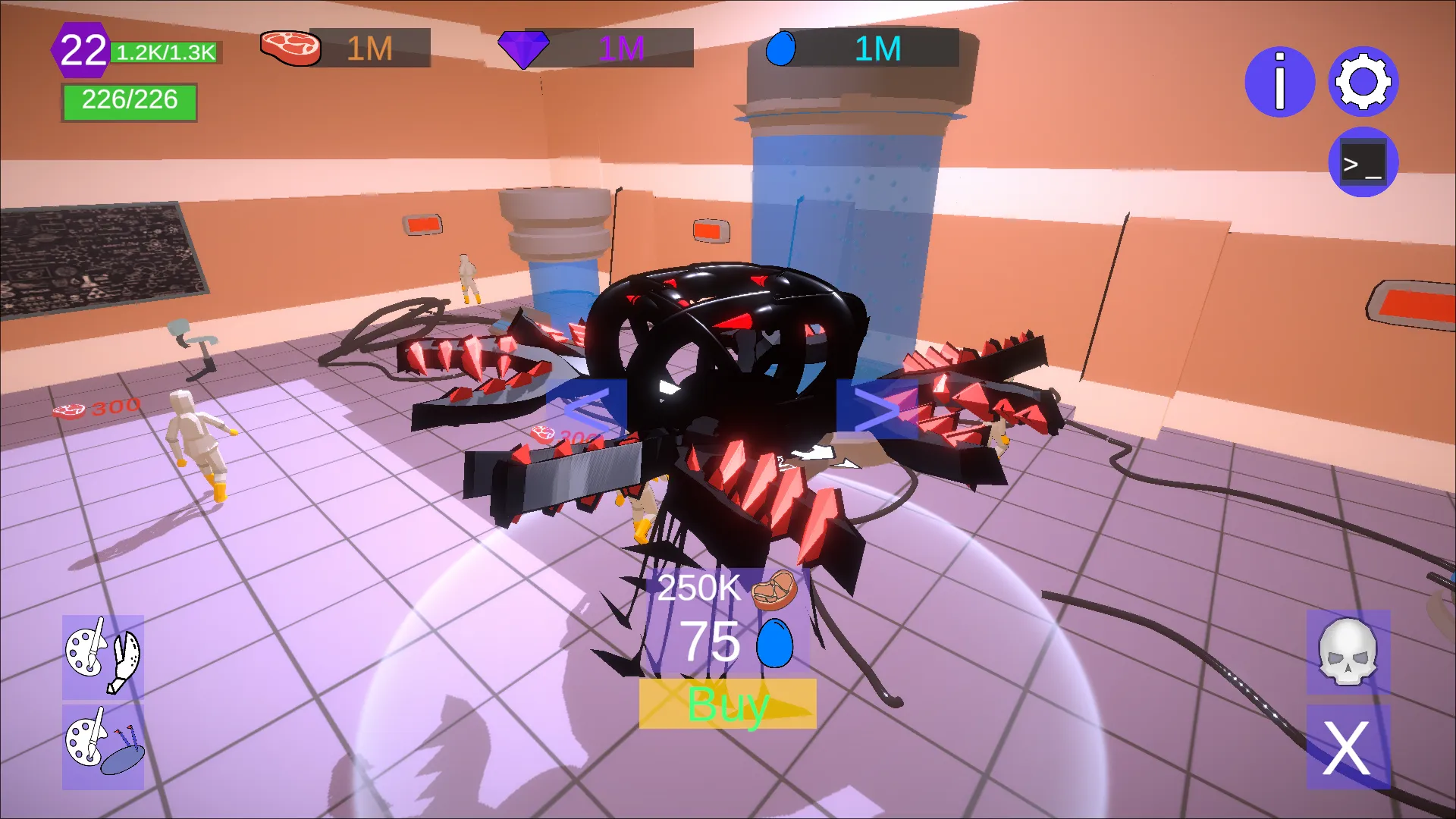This screenshot has height=819, width=1456.
Task: Open the claw paint customization
Action: click(103, 657)
